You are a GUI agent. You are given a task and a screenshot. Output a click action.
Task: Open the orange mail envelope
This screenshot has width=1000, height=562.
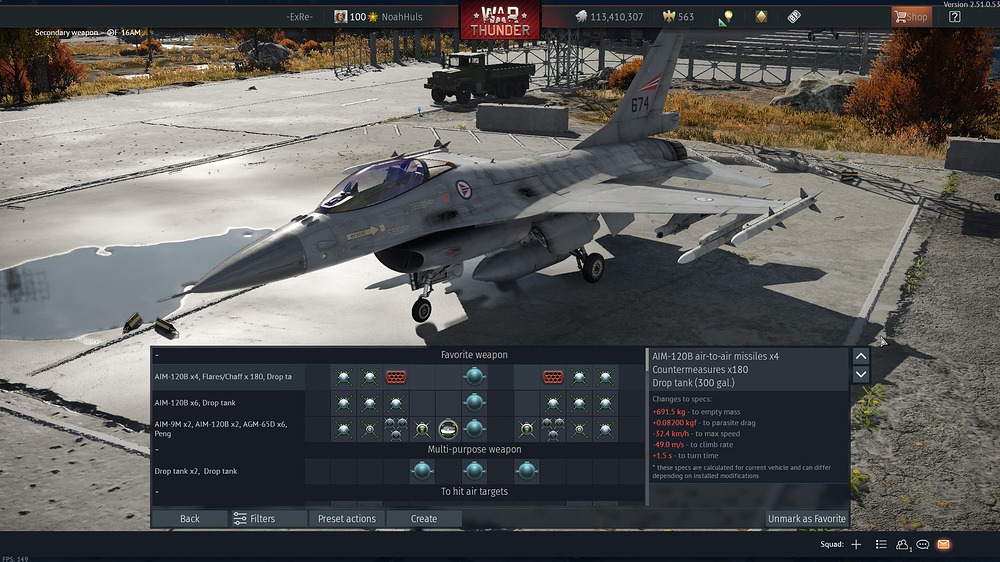tap(944, 545)
